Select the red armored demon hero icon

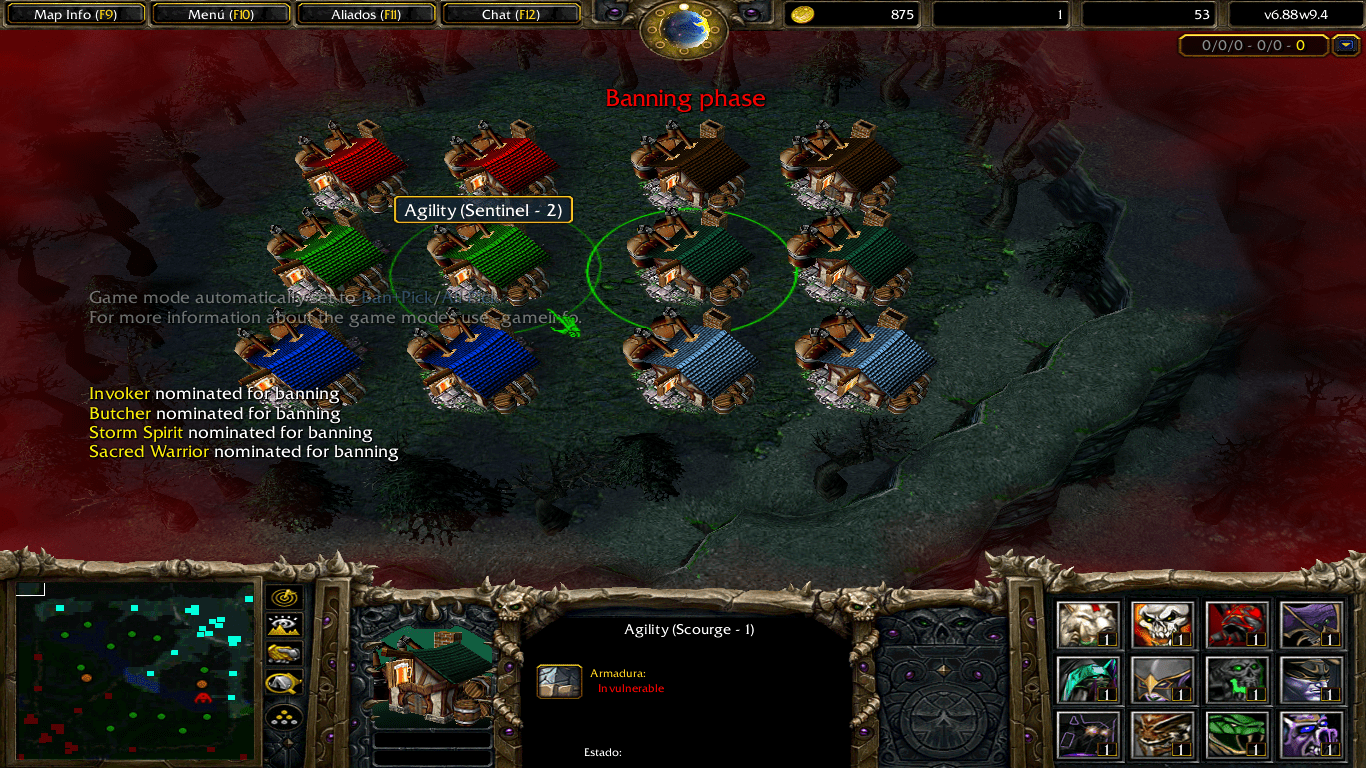pos(1237,625)
